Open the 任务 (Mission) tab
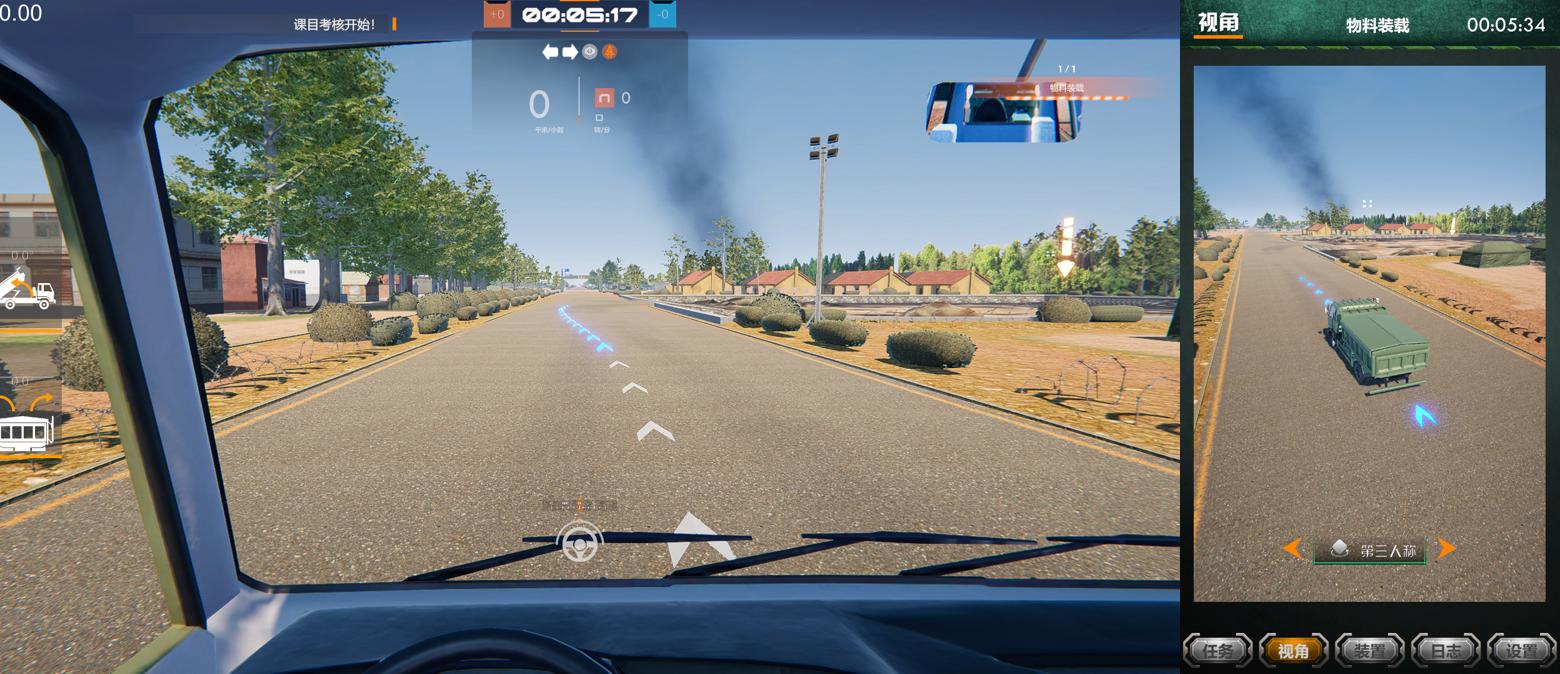Screen dimensions: 1560x674 point(1218,651)
